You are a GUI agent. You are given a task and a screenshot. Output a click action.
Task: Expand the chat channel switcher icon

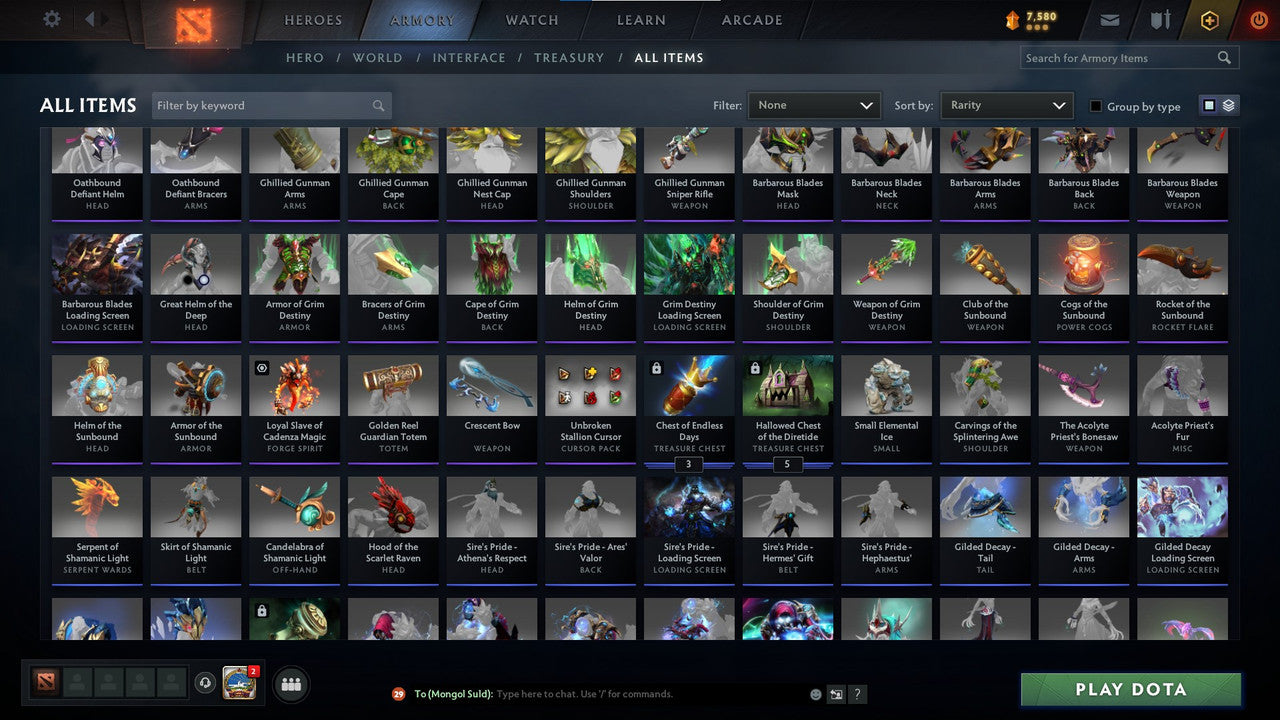835,693
